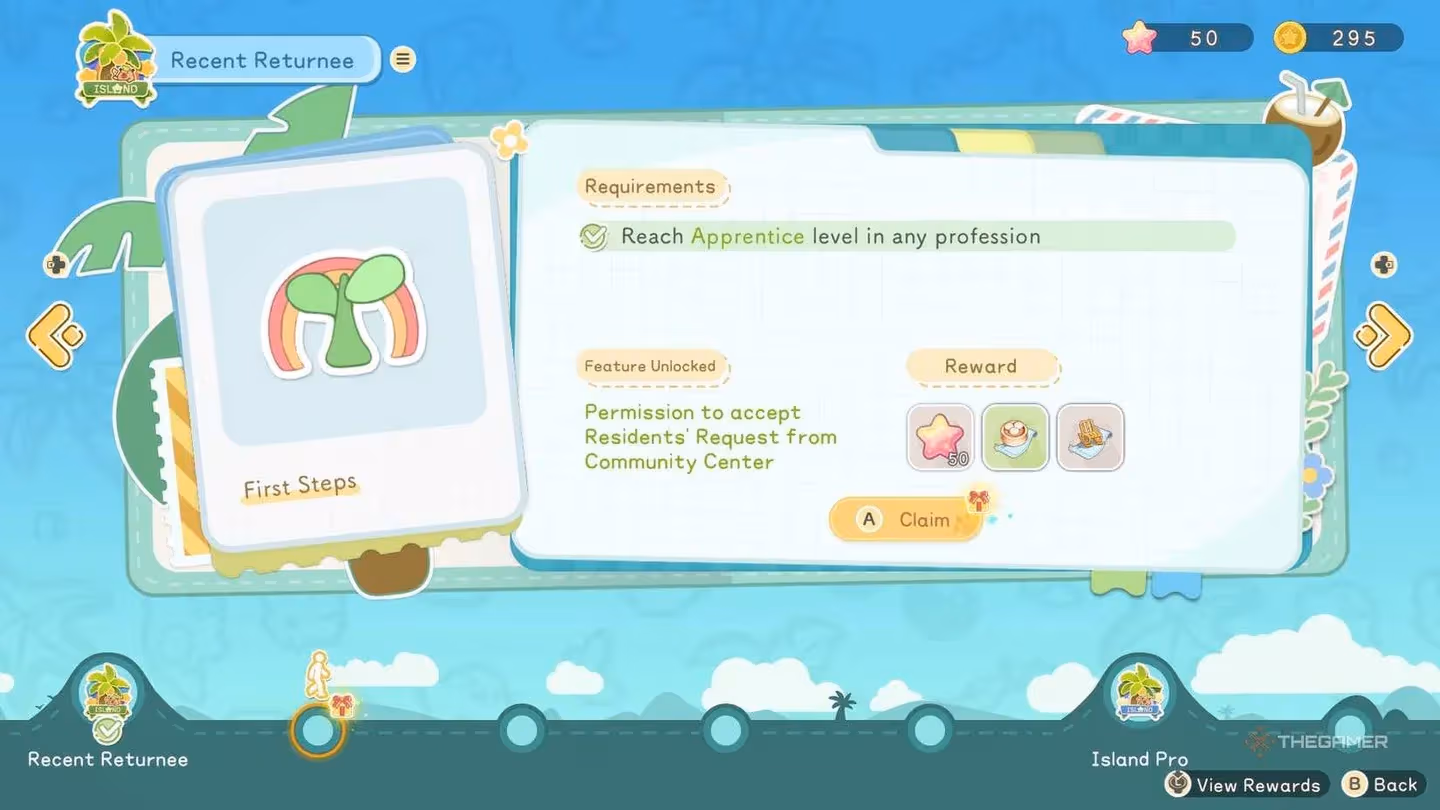This screenshot has width=1440, height=810.
Task: Click the right double-arrow for next achievement
Action: [x=1385, y=338]
